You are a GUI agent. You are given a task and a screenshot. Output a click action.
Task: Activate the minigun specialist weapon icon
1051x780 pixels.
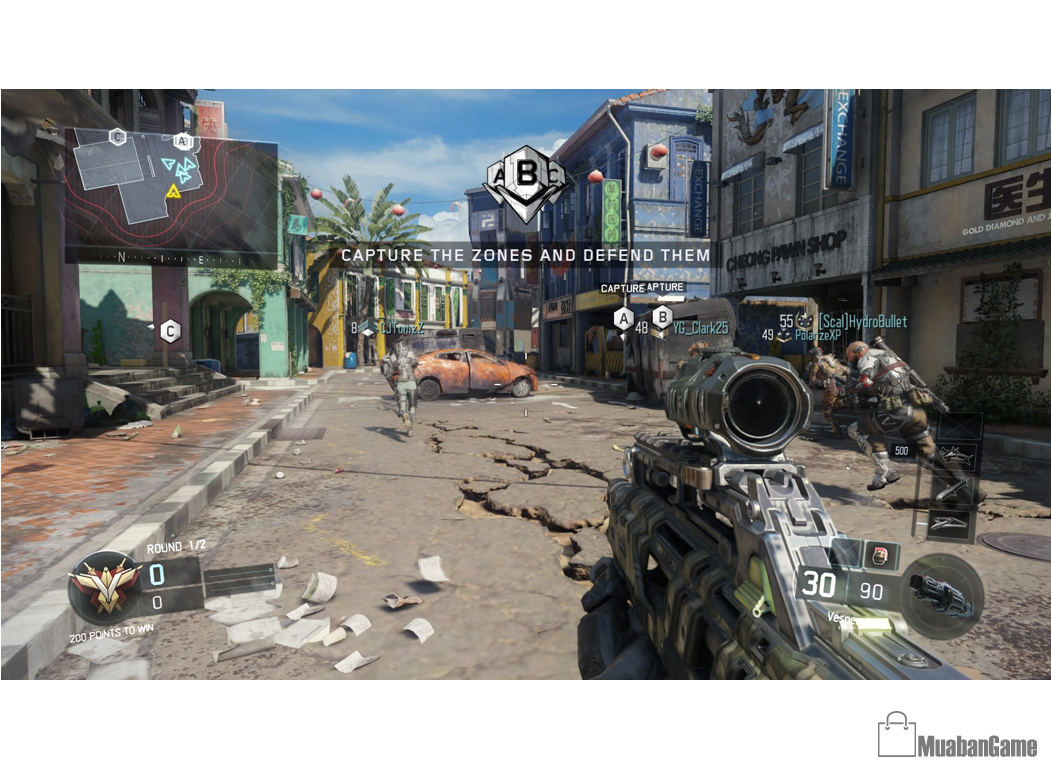point(941,596)
